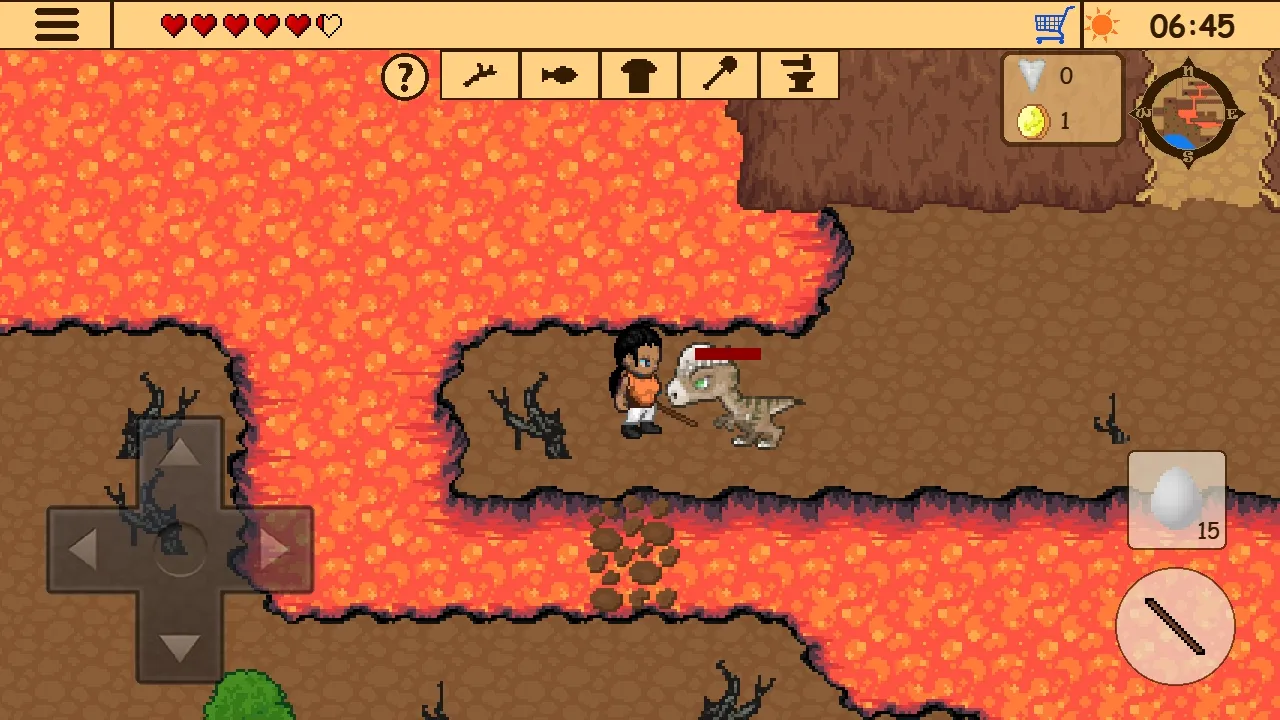
Task: Tap the egg inventory slot
Action: pos(1176,498)
